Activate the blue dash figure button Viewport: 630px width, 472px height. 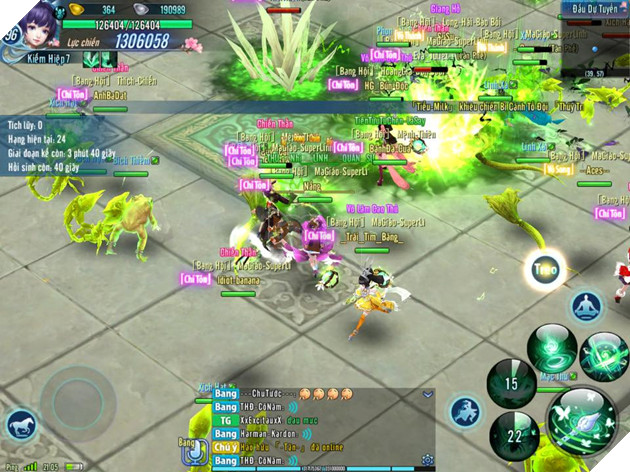point(464,409)
